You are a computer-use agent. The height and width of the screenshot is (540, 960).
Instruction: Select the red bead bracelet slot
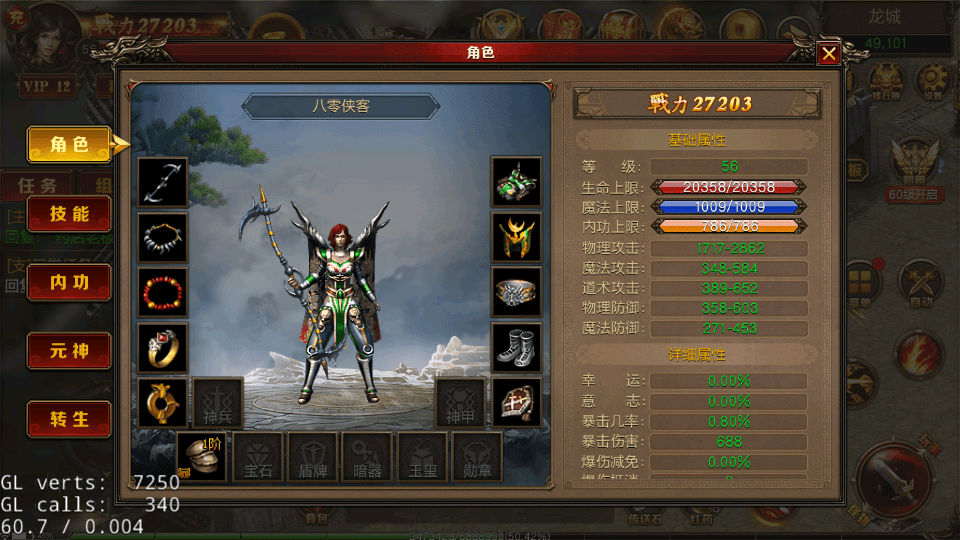pyautogui.click(x=163, y=292)
